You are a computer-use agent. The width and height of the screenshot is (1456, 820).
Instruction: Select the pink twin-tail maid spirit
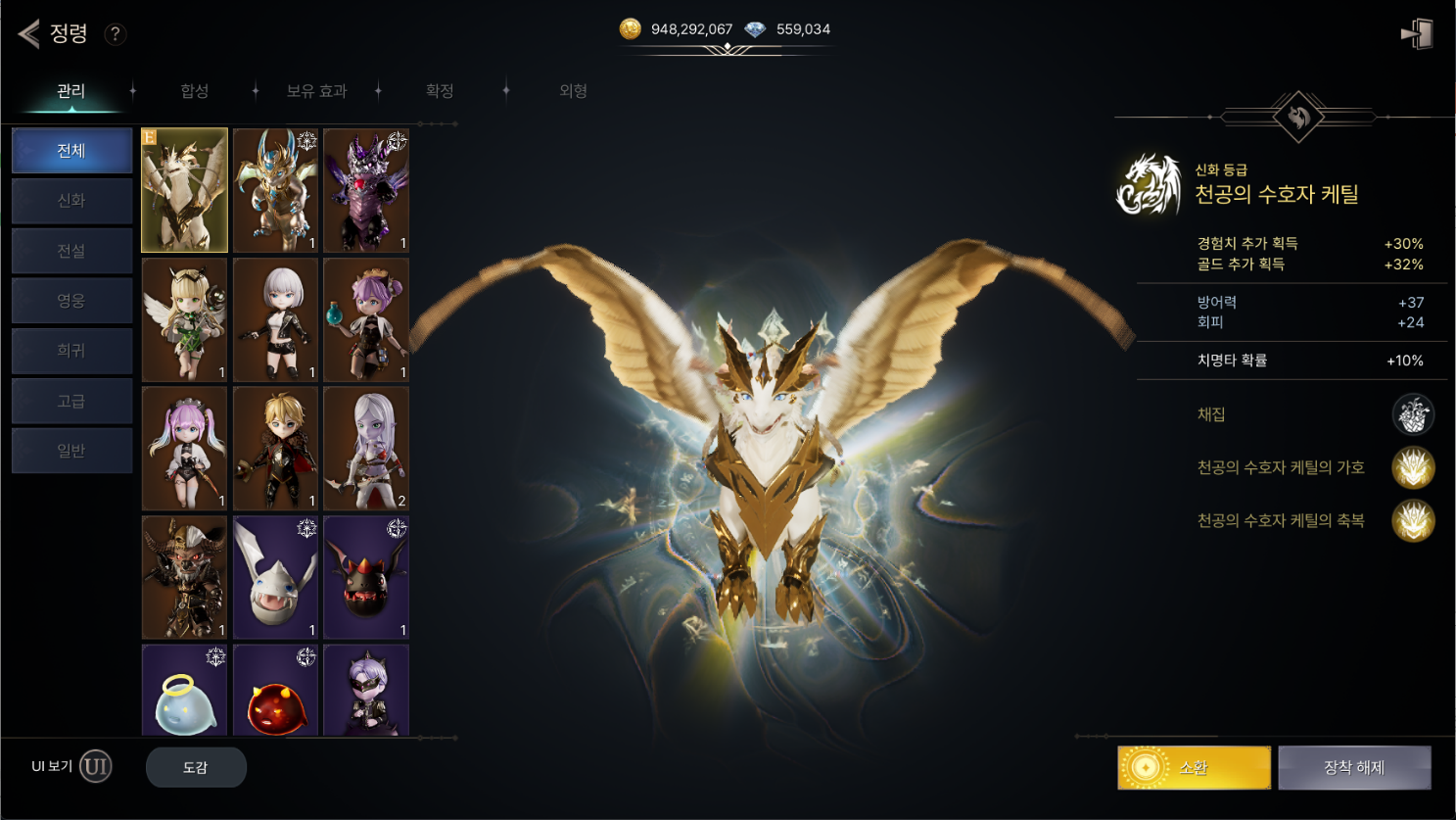click(184, 448)
